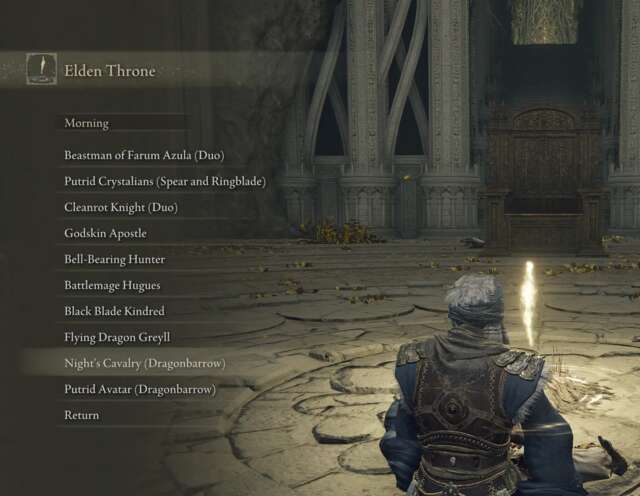Choose the Black Blade Kindred entry
The width and height of the screenshot is (640, 496).
(114, 312)
